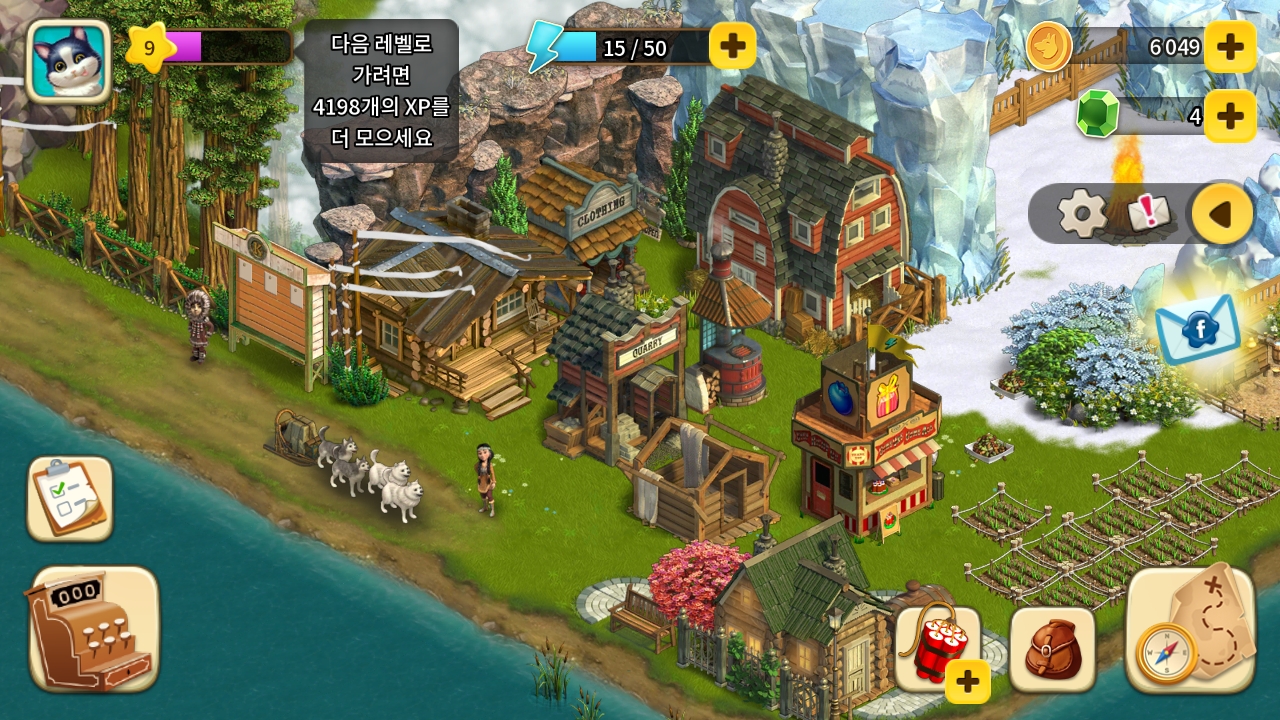
Task: Tap the level 9 star badge
Action: pos(149,46)
